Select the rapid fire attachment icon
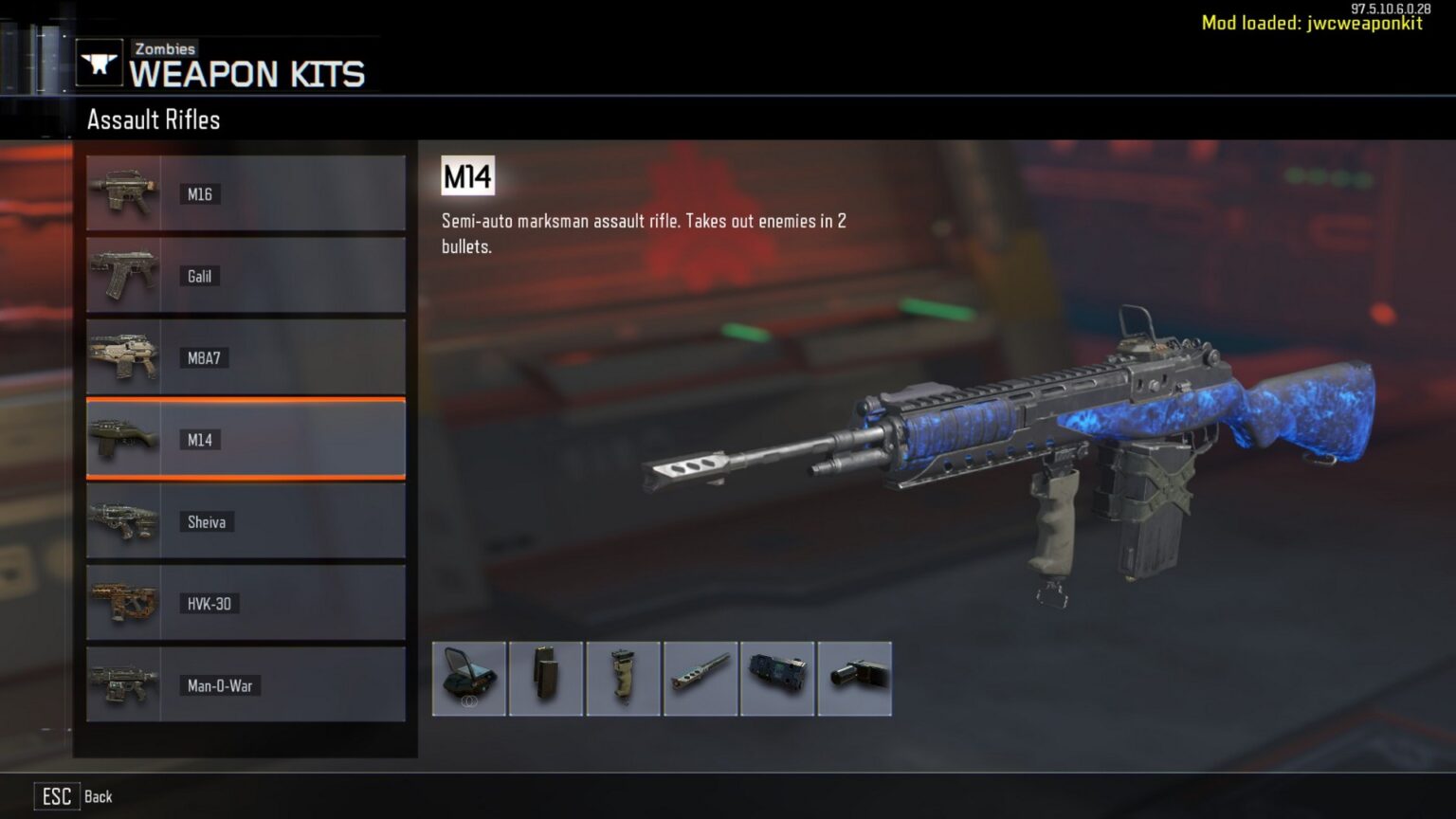 coord(777,678)
